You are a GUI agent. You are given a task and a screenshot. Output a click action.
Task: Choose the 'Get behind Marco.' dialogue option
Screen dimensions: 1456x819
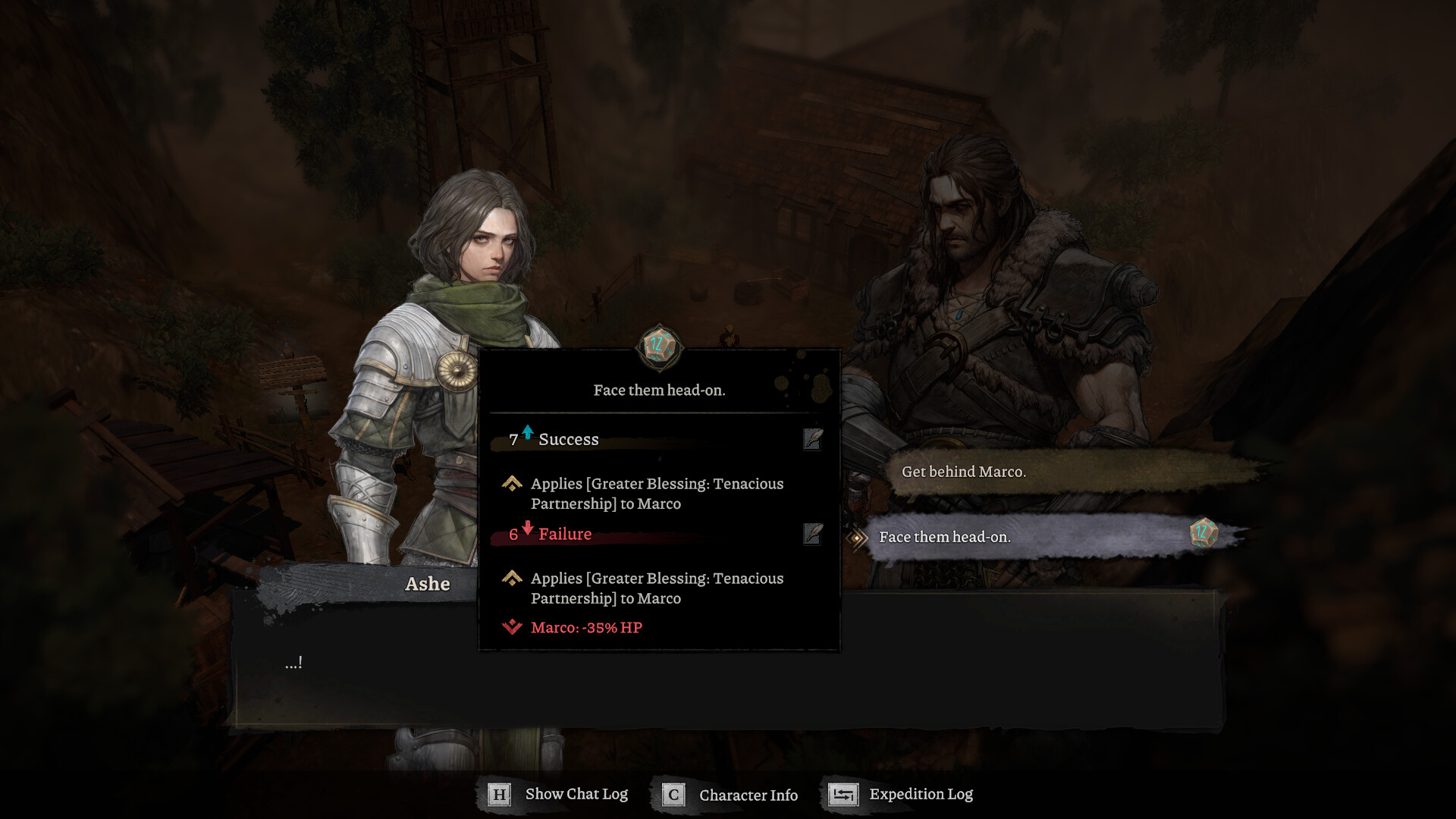pyautogui.click(x=963, y=472)
